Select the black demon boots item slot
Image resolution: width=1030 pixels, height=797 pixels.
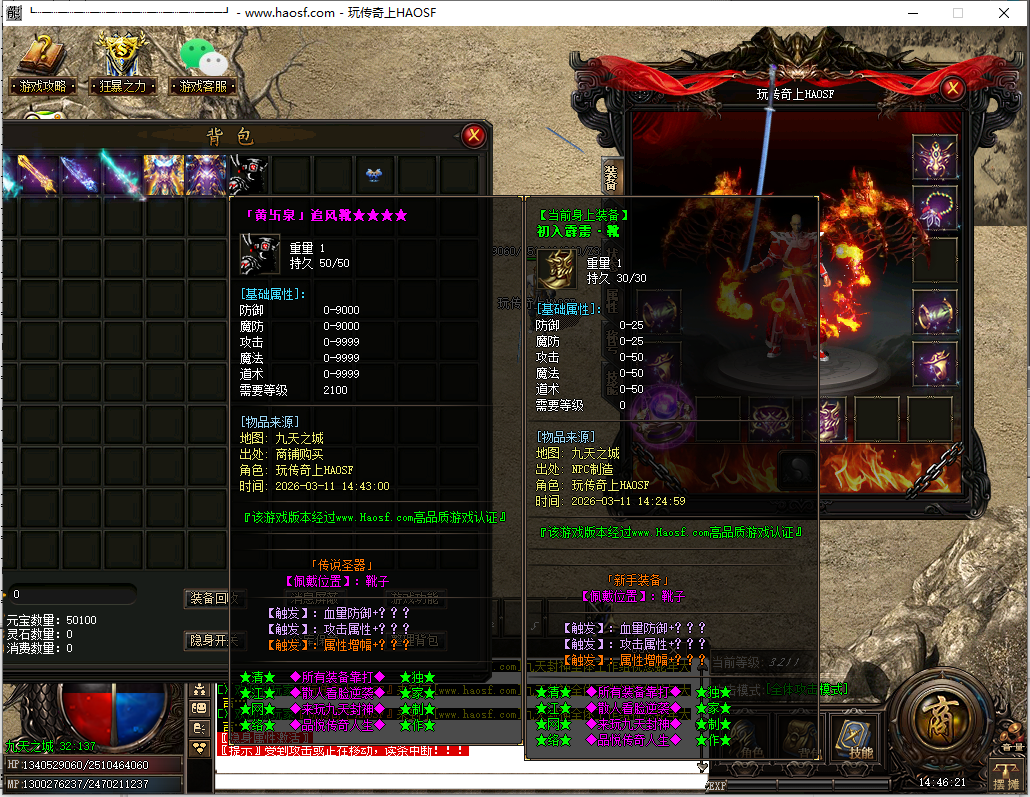pyautogui.click(x=248, y=175)
